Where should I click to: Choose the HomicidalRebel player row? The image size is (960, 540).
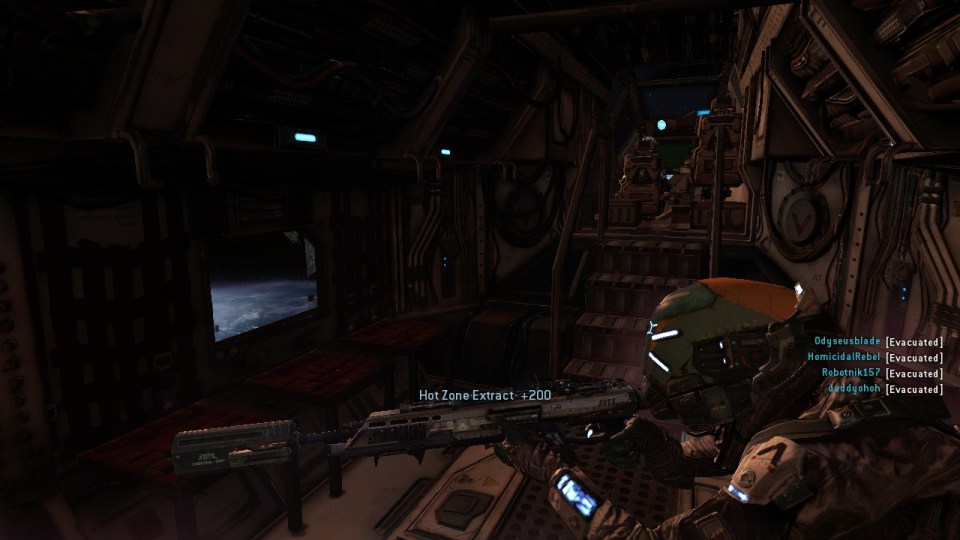pos(844,357)
